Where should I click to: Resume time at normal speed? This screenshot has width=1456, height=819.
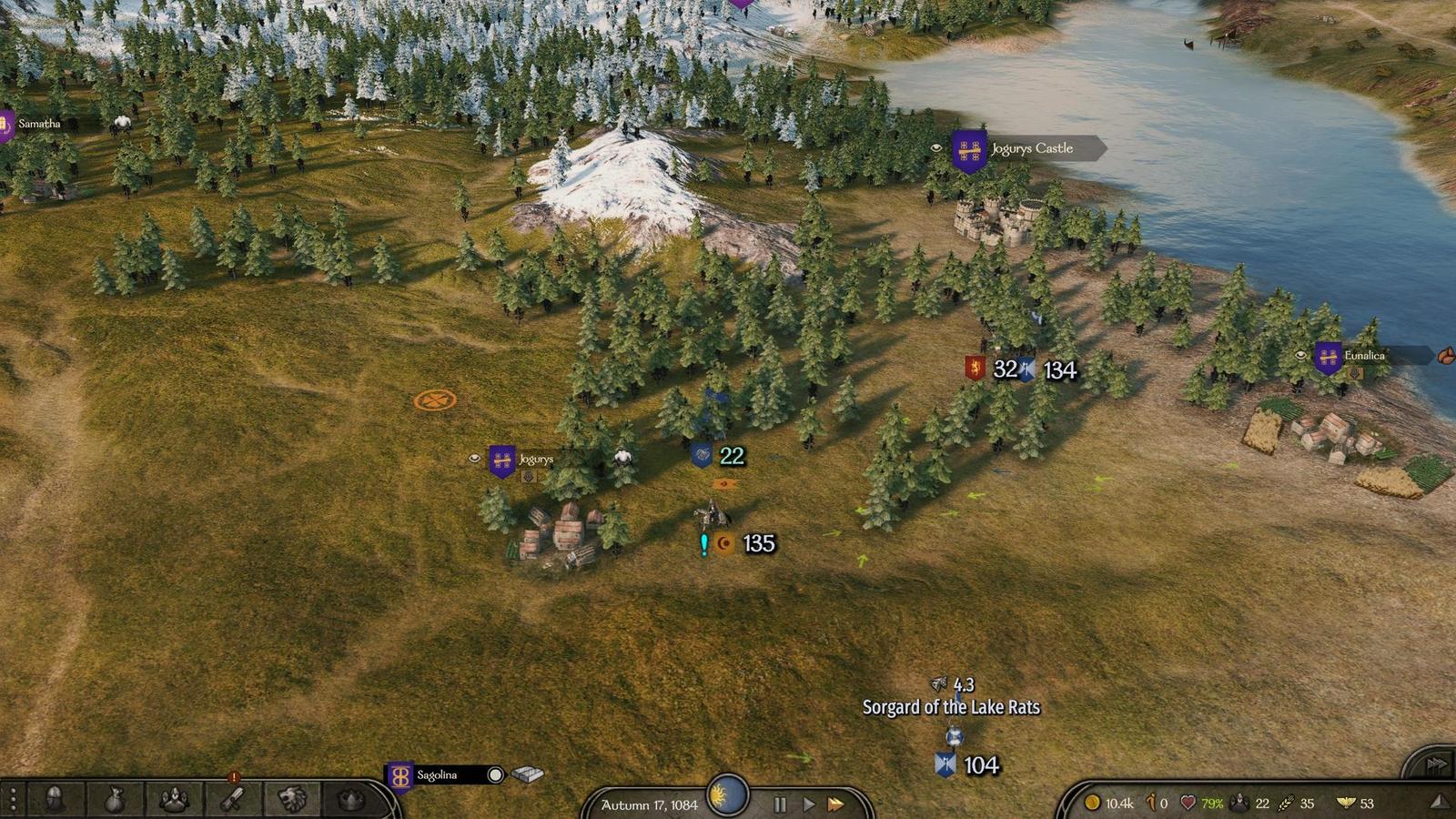tap(808, 804)
